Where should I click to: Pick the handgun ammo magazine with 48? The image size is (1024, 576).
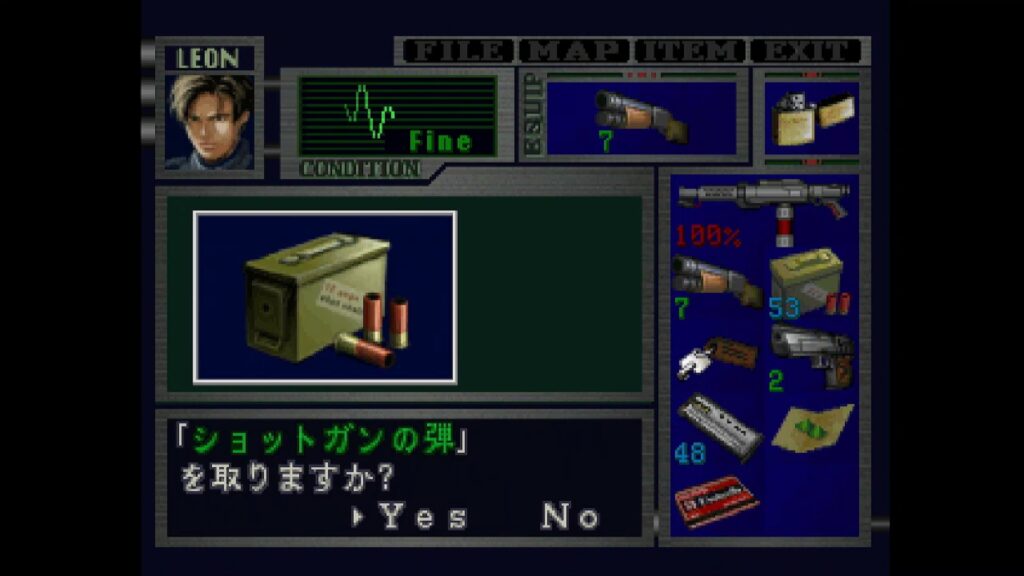click(x=716, y=427)
